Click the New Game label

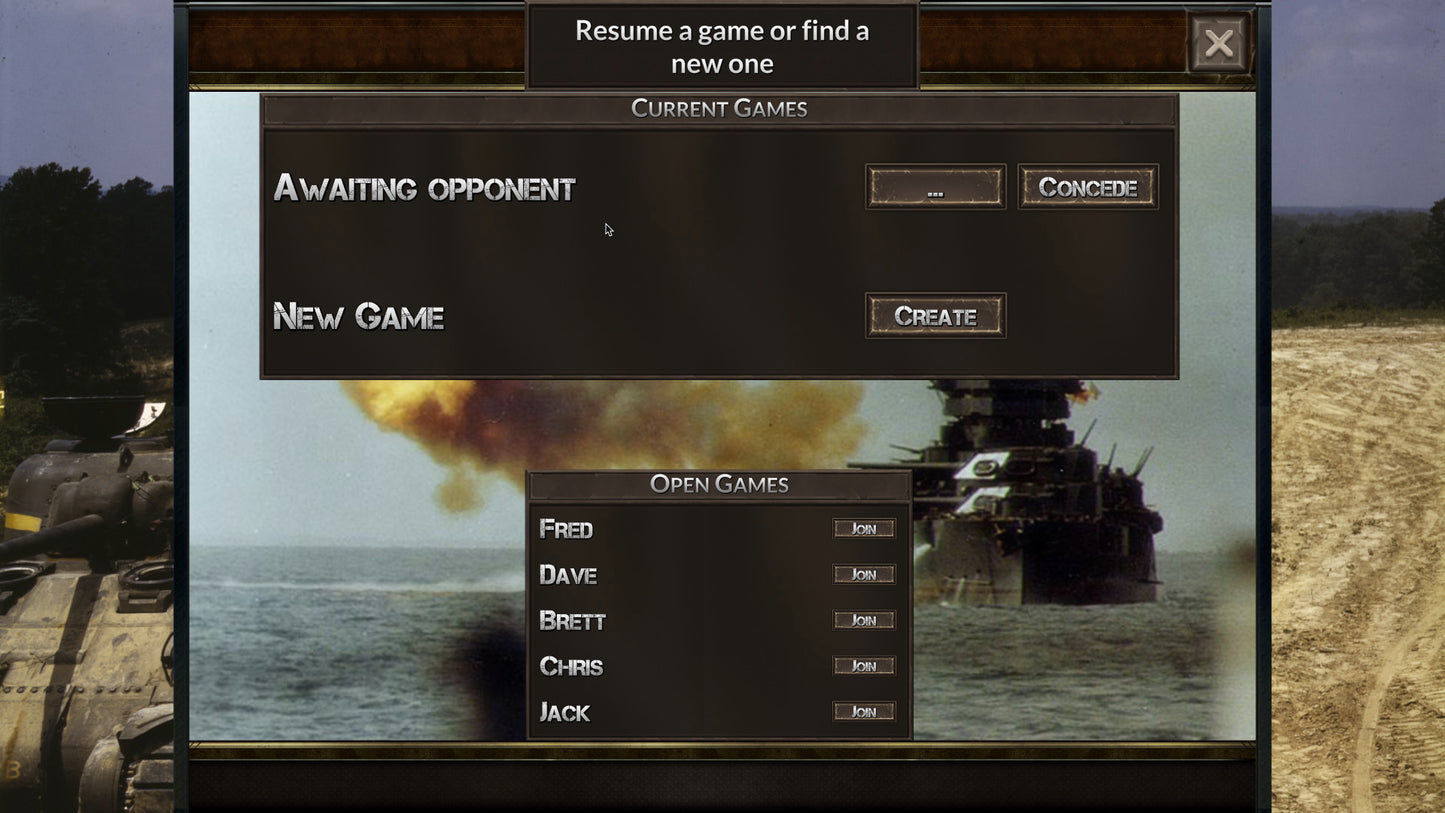[358, 316]
